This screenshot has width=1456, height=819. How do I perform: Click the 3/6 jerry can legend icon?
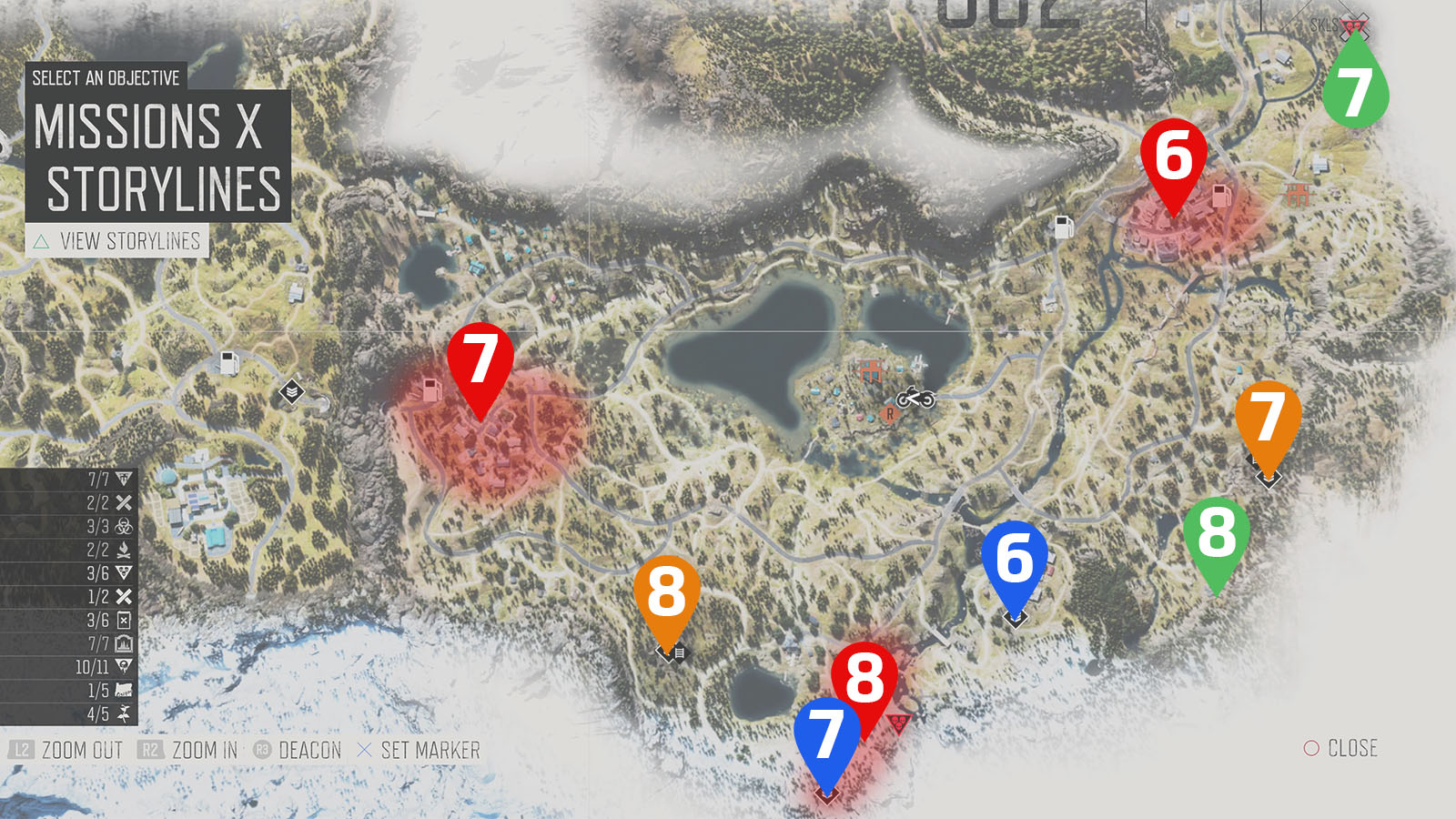click(125, 620)
